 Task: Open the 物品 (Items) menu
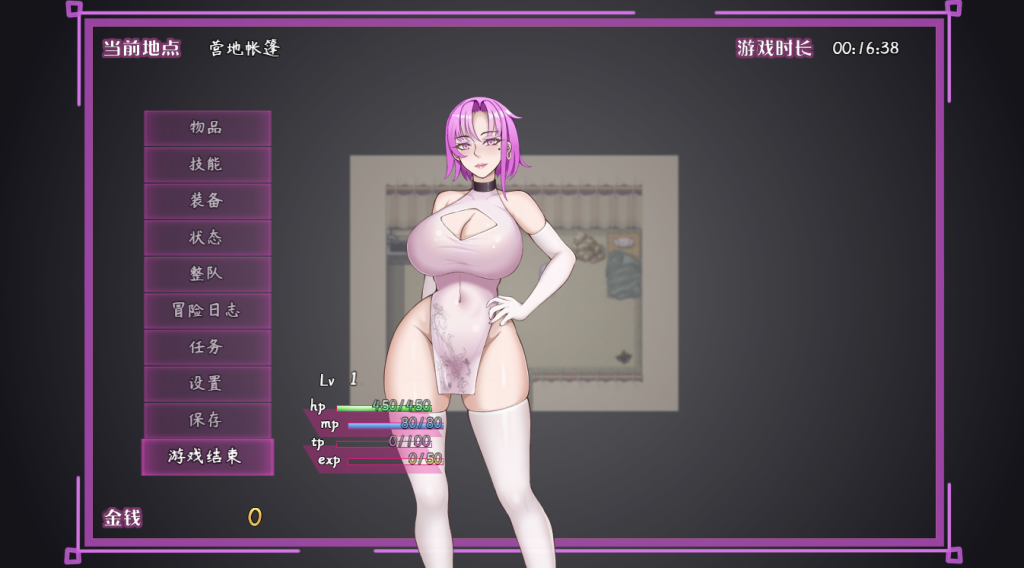[x=207, y=128]
